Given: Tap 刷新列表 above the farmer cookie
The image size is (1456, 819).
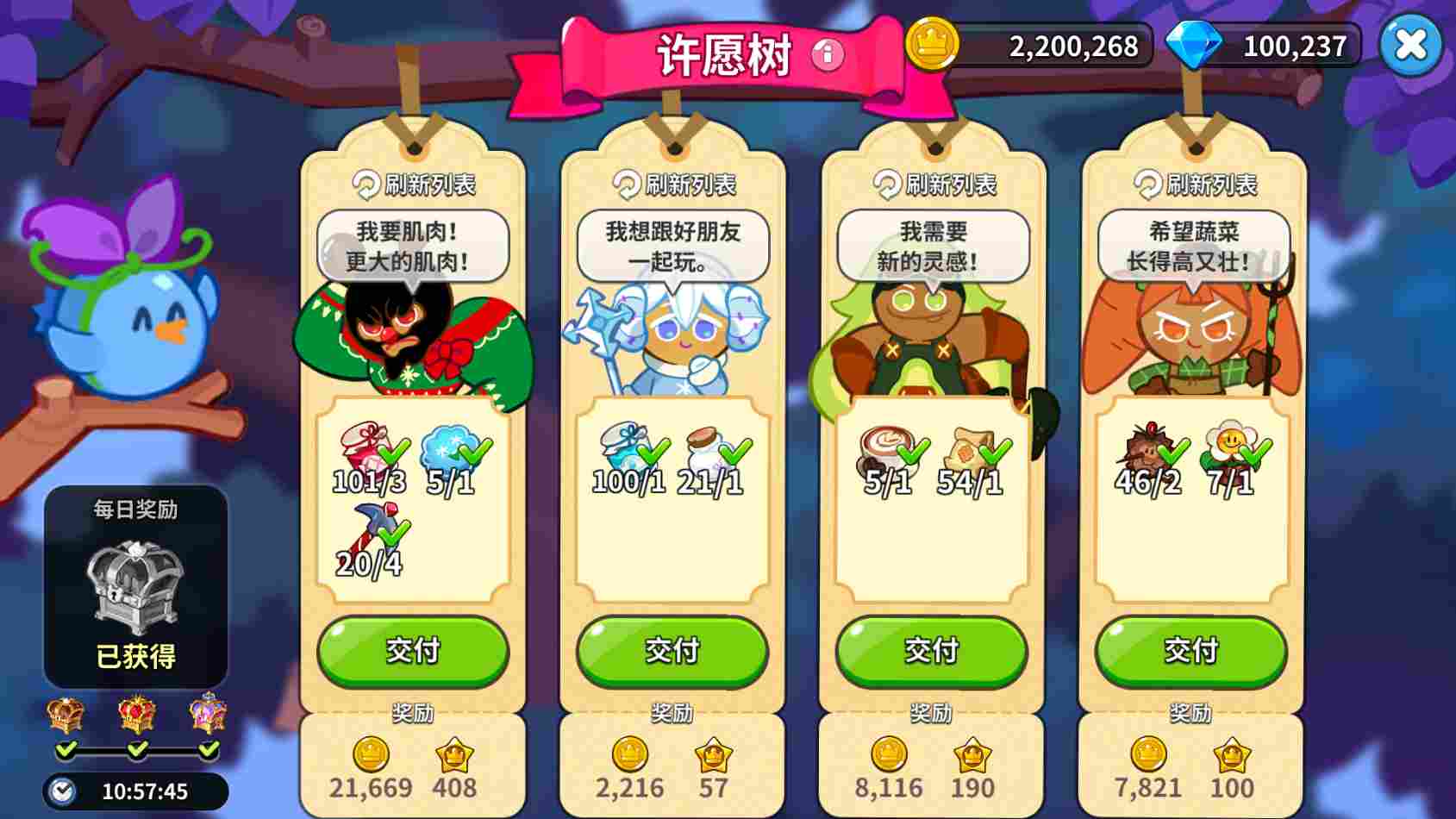Looking at the screenshot, I should click(x=1194, y=184).
